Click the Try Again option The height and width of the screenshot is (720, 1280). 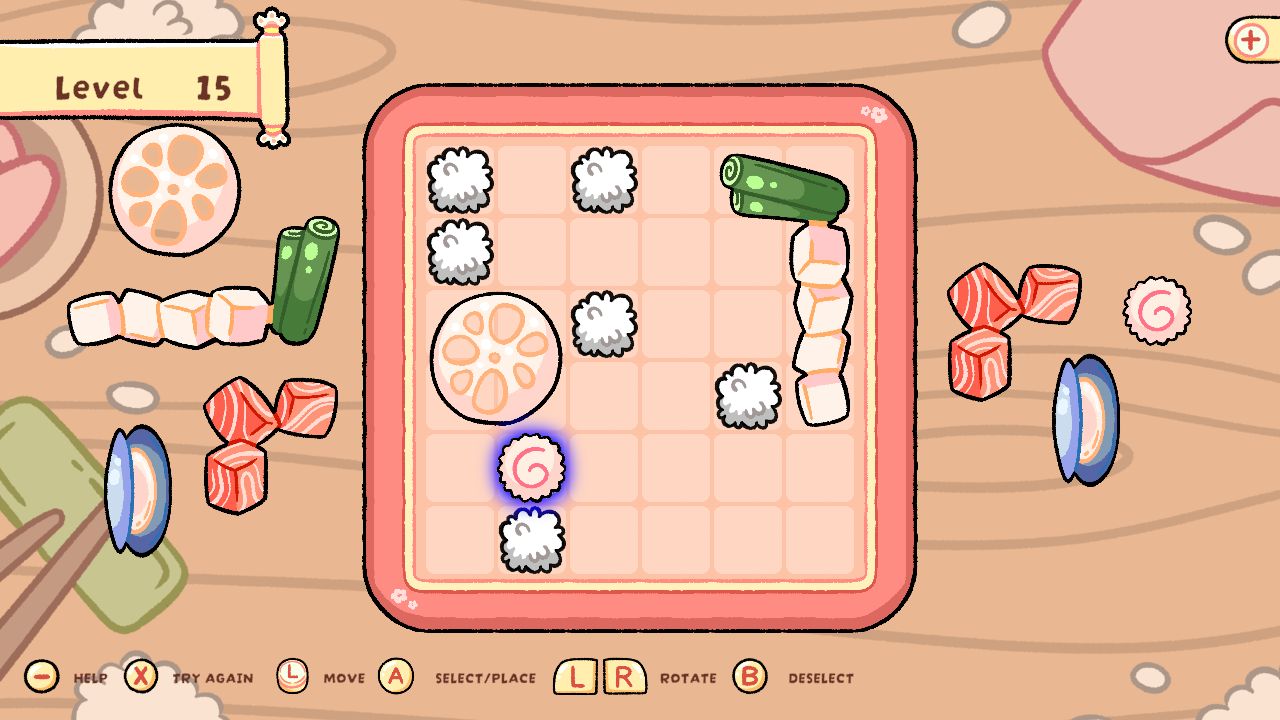(x=215, y=677)
